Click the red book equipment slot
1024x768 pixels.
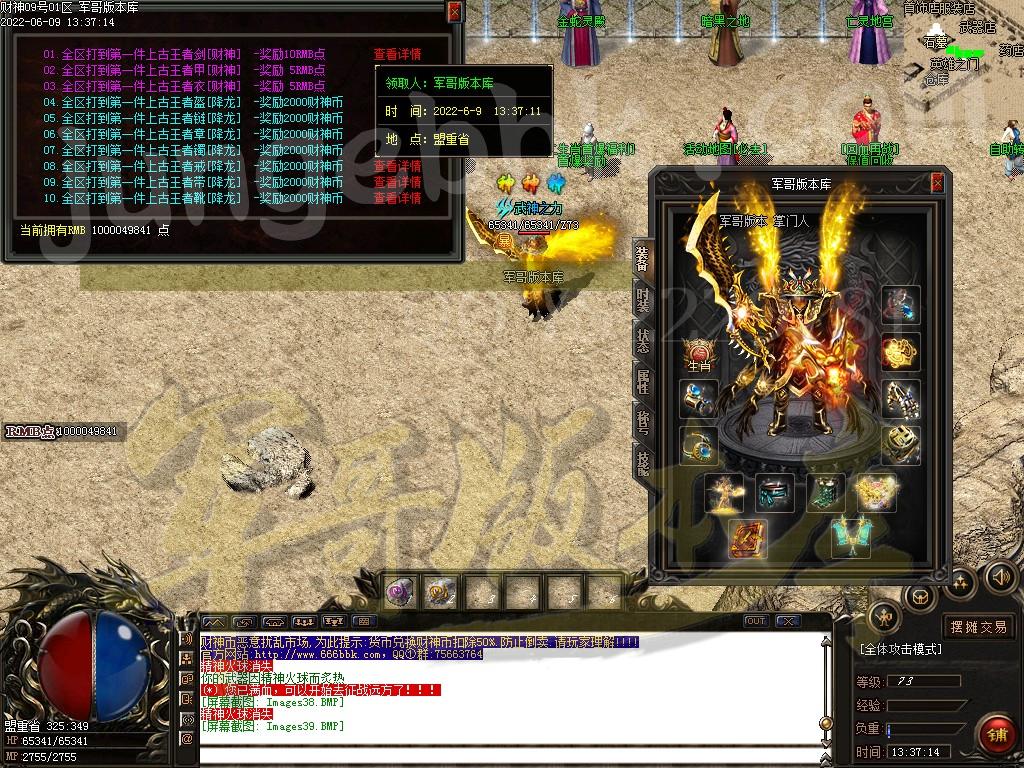point(748,539)
